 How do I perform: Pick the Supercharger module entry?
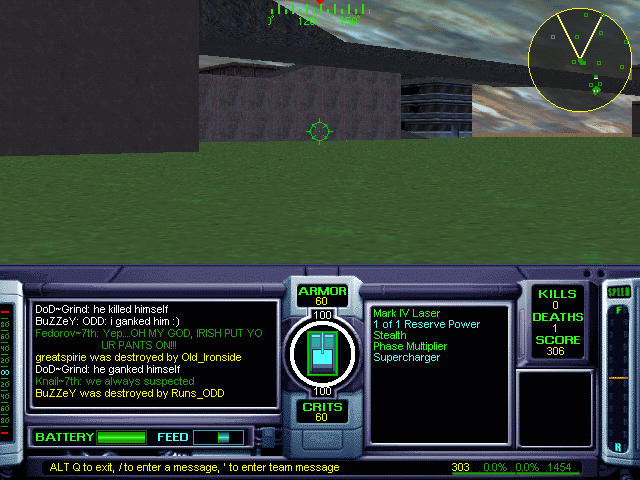406,357
